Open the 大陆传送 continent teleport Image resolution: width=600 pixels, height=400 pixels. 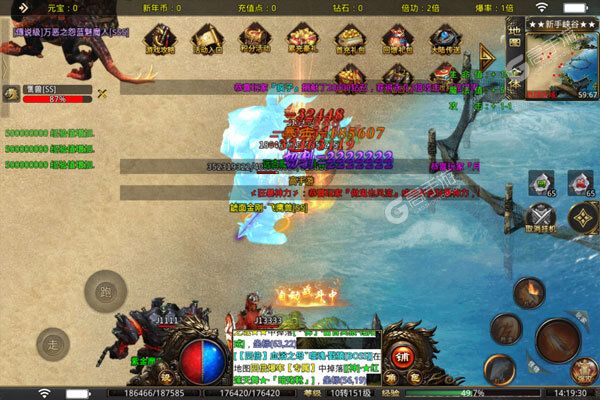click(443, 38)
